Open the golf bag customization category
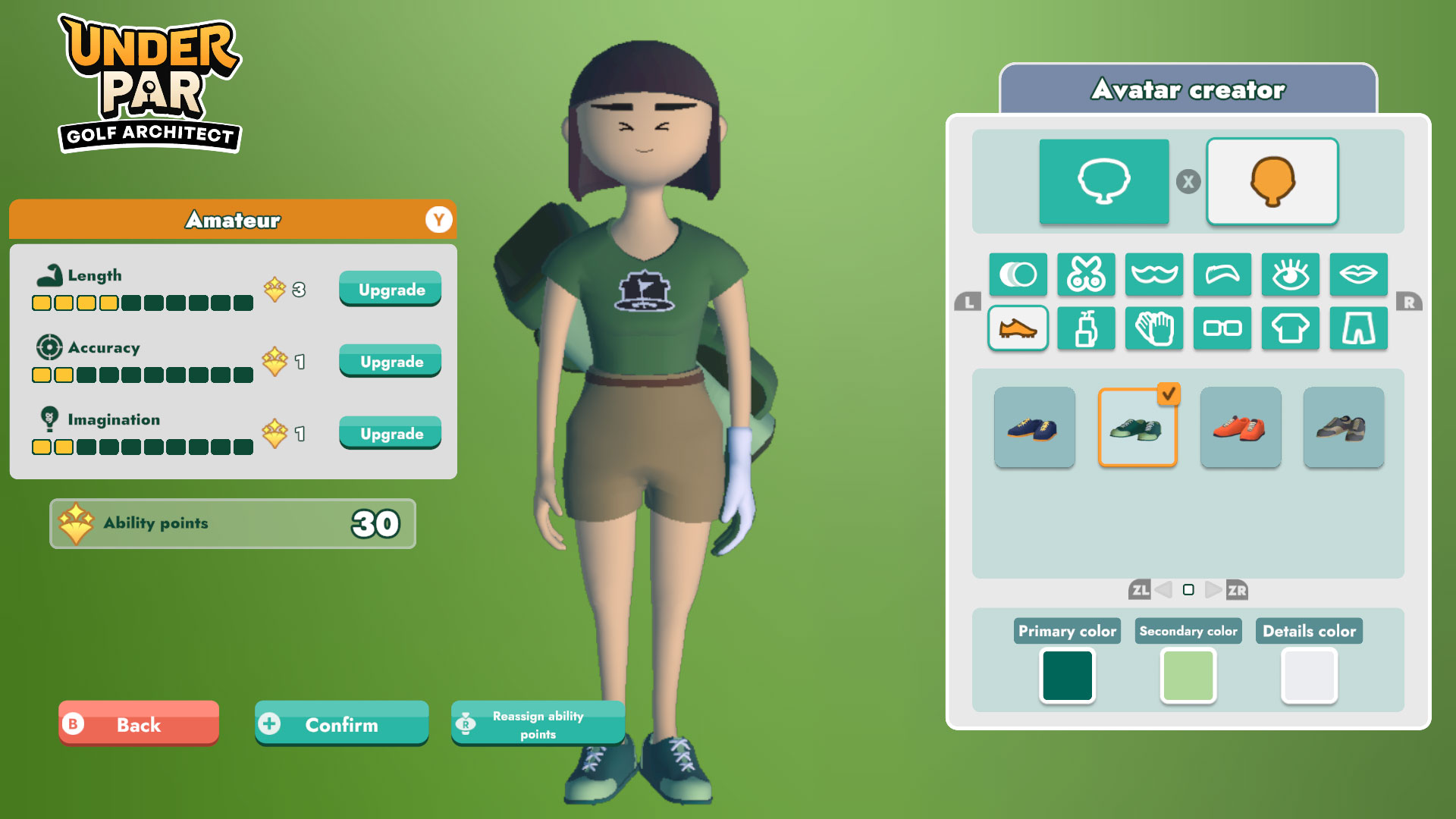The height and width of the screenshot is (819, 1456). coord(1086,328)
